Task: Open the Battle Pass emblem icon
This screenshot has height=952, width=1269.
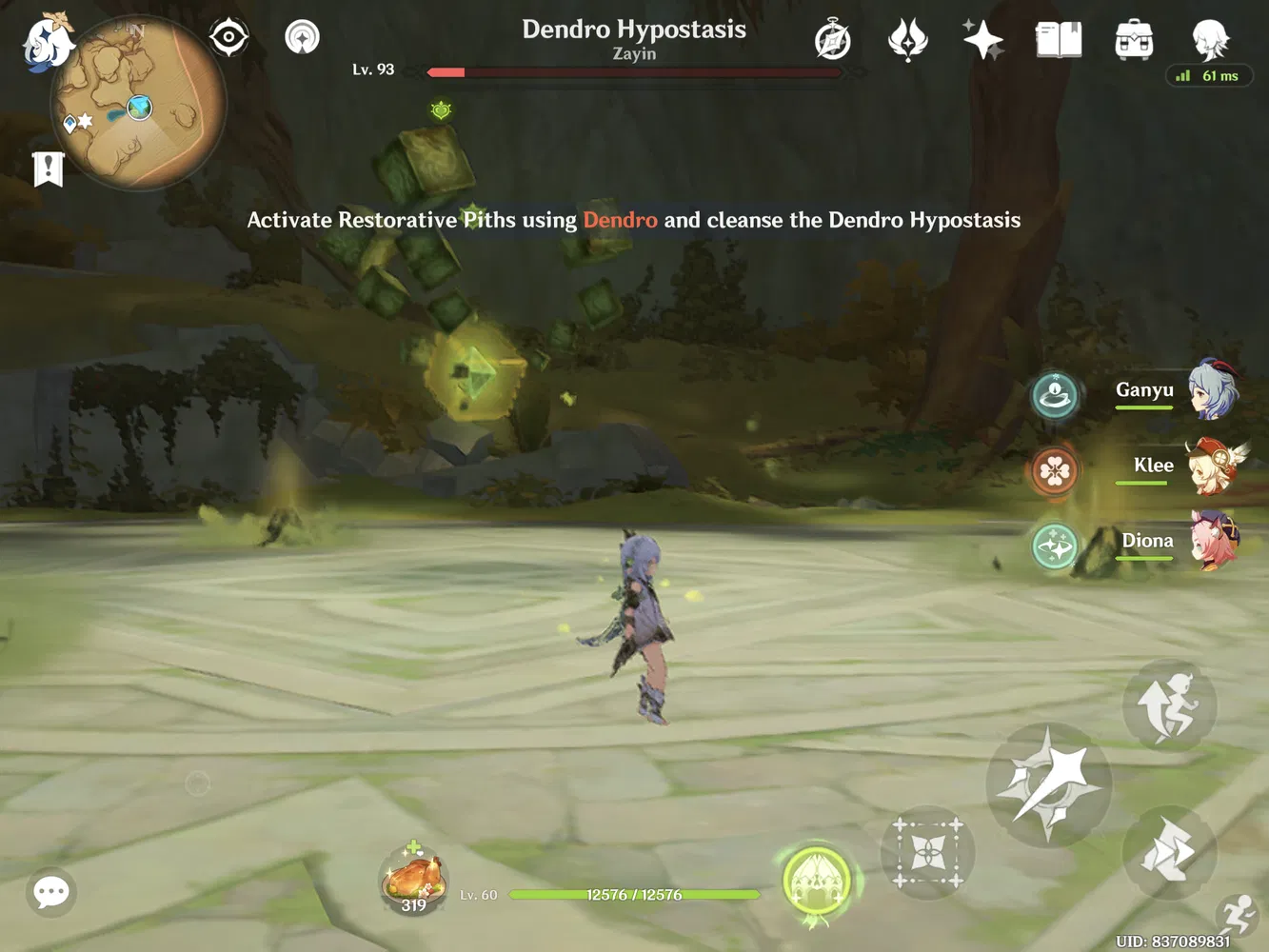Action: (907, 38)
